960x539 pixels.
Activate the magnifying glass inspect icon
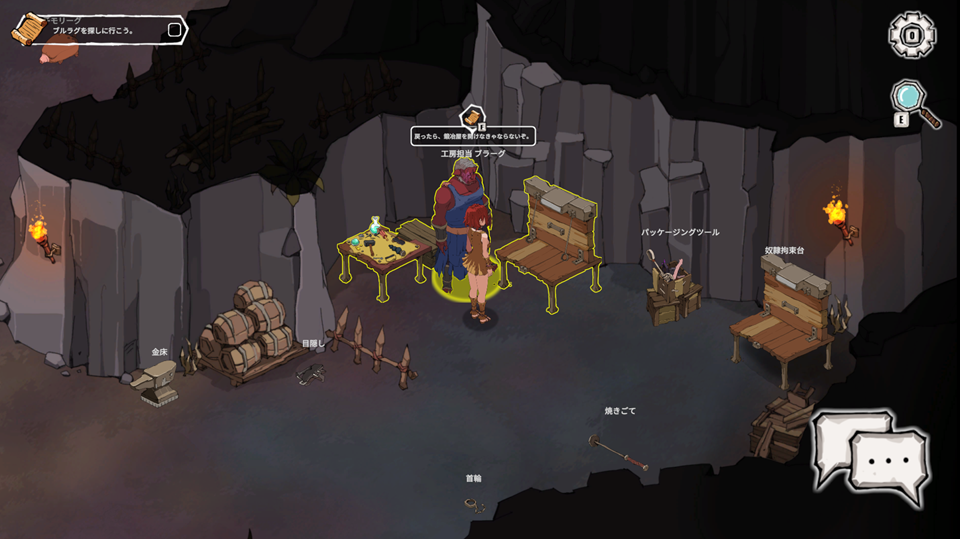[x=913, y=100]
